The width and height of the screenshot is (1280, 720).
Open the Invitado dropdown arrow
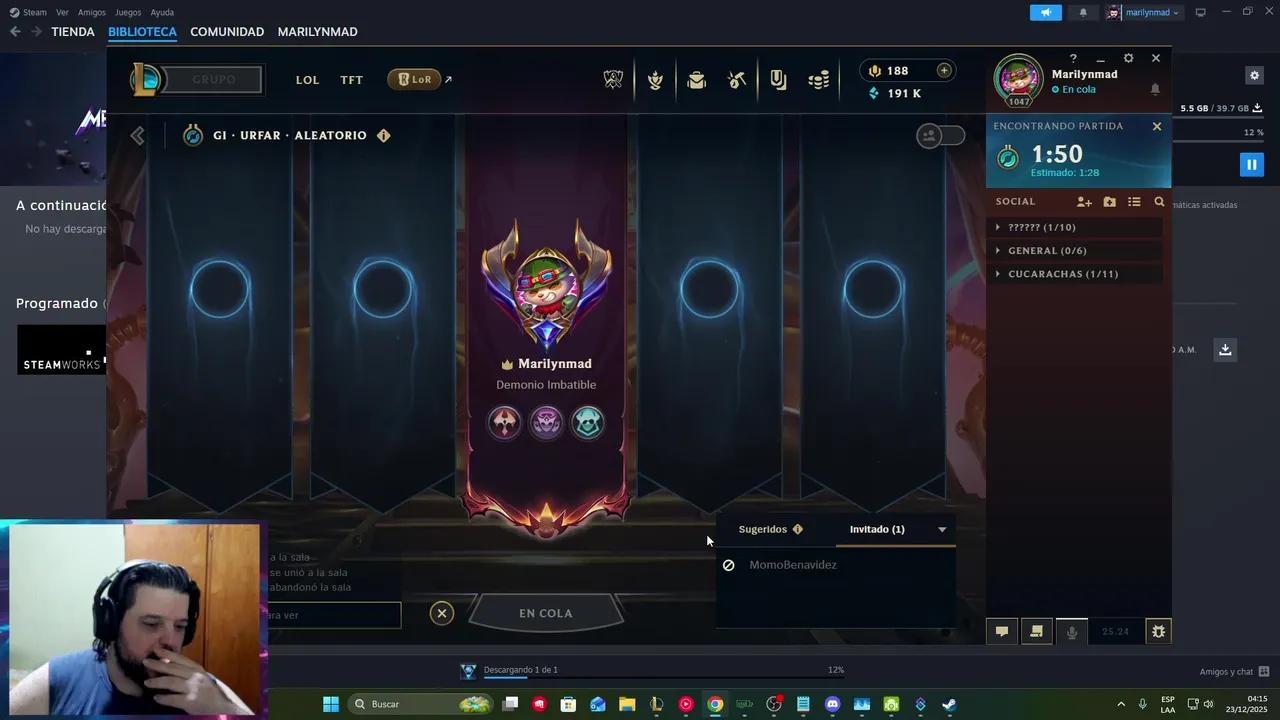click(941, 529)
